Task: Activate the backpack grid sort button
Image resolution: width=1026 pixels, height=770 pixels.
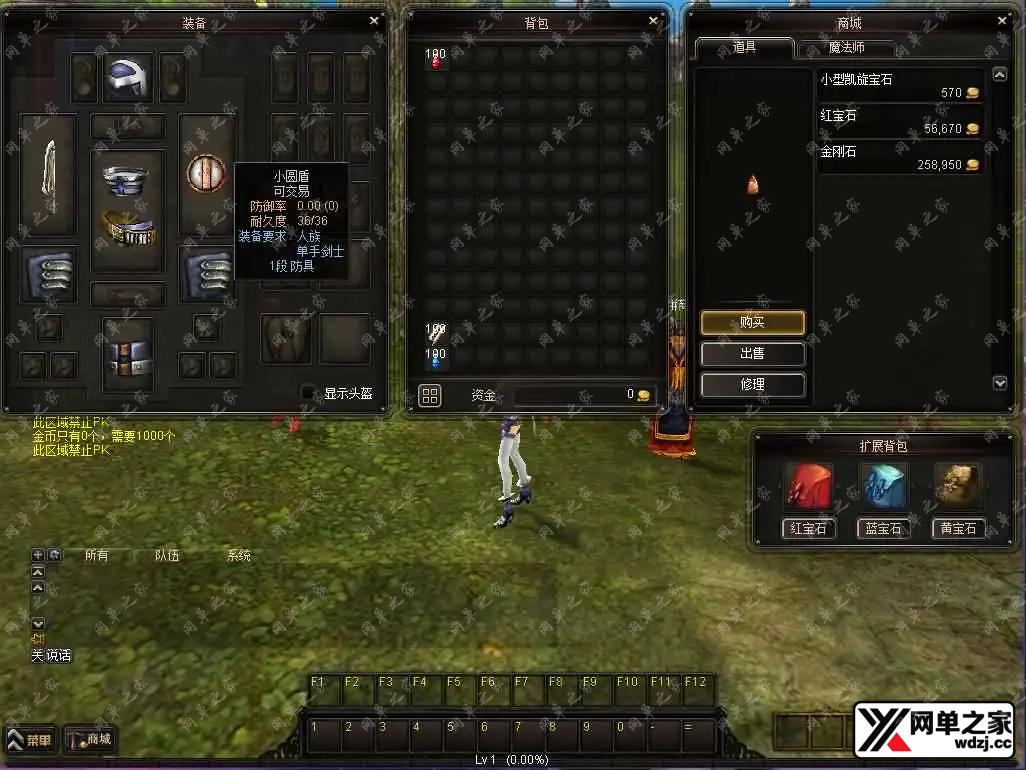Action: [x=430, y=396]
